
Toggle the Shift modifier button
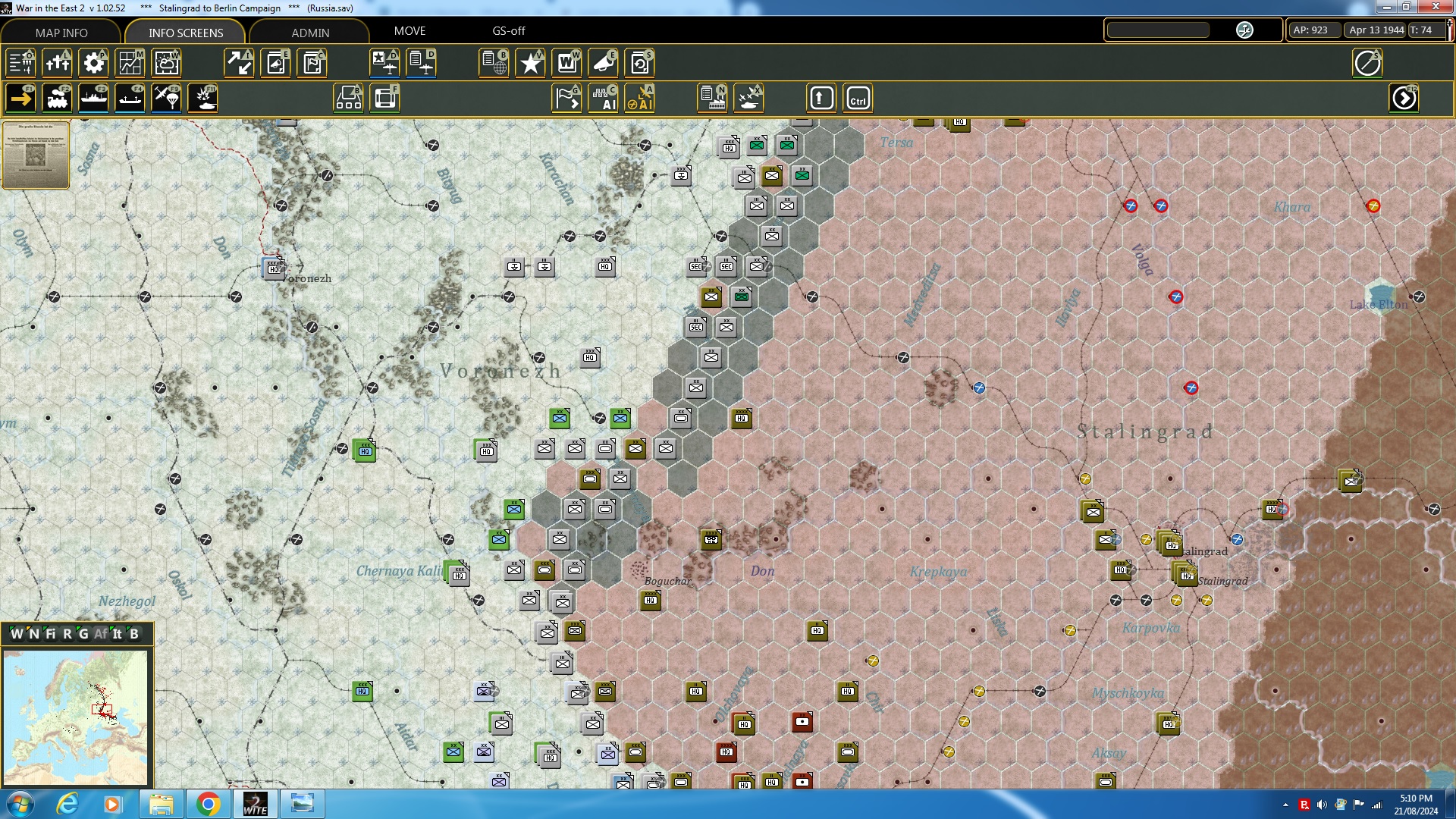(821, 98)
